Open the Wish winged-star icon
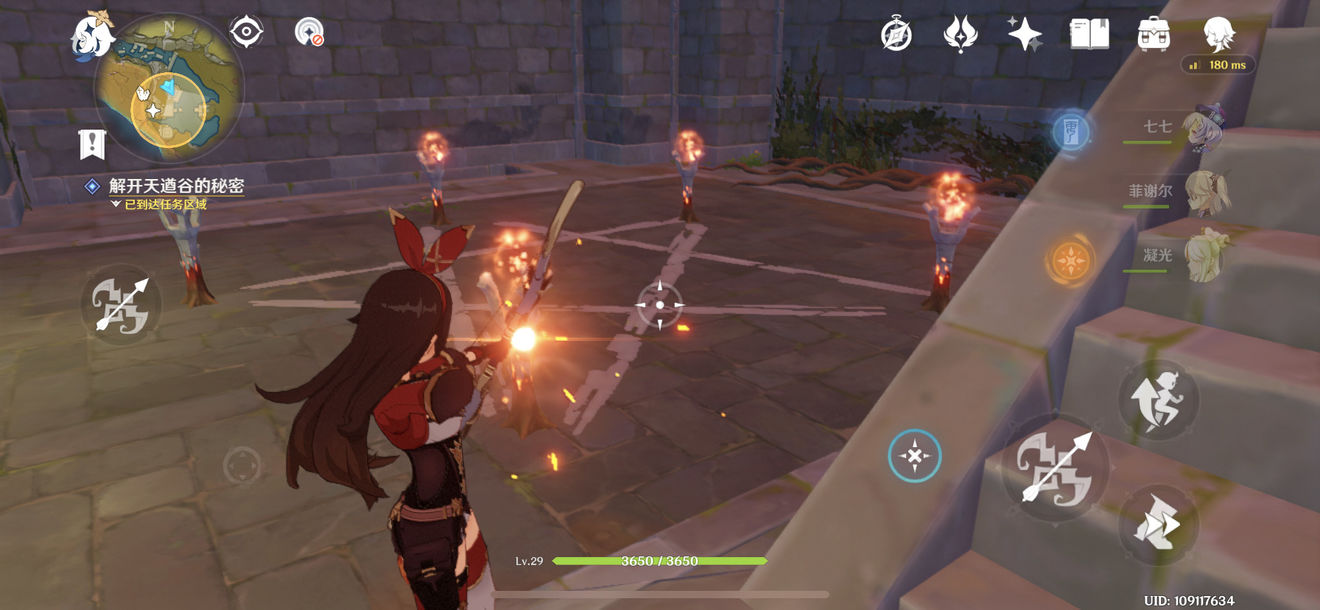 pyautogui.click(x=960, y=34)
